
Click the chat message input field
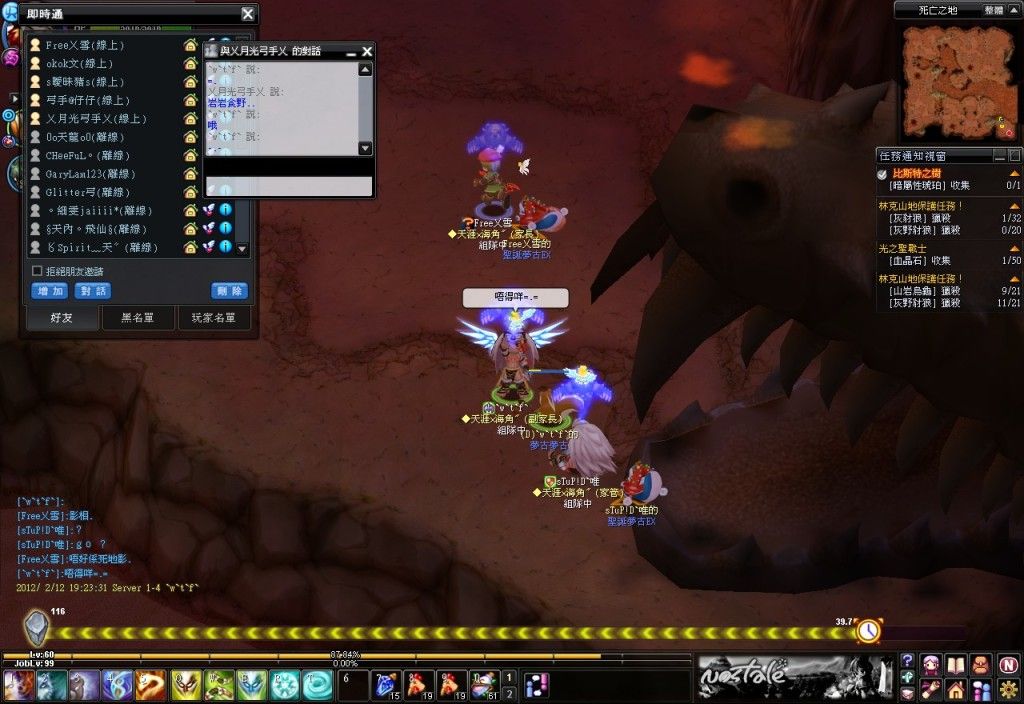[288, 187]
